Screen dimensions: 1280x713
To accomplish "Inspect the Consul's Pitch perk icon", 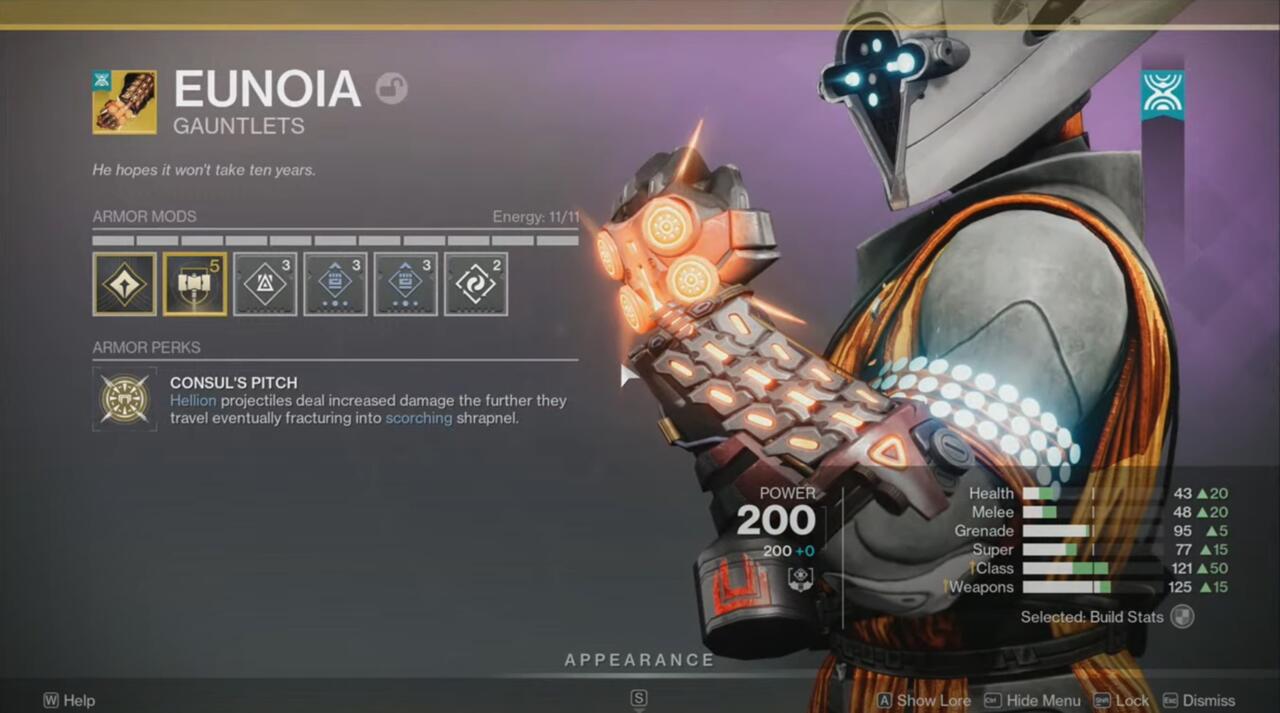I will click(125, 398).
